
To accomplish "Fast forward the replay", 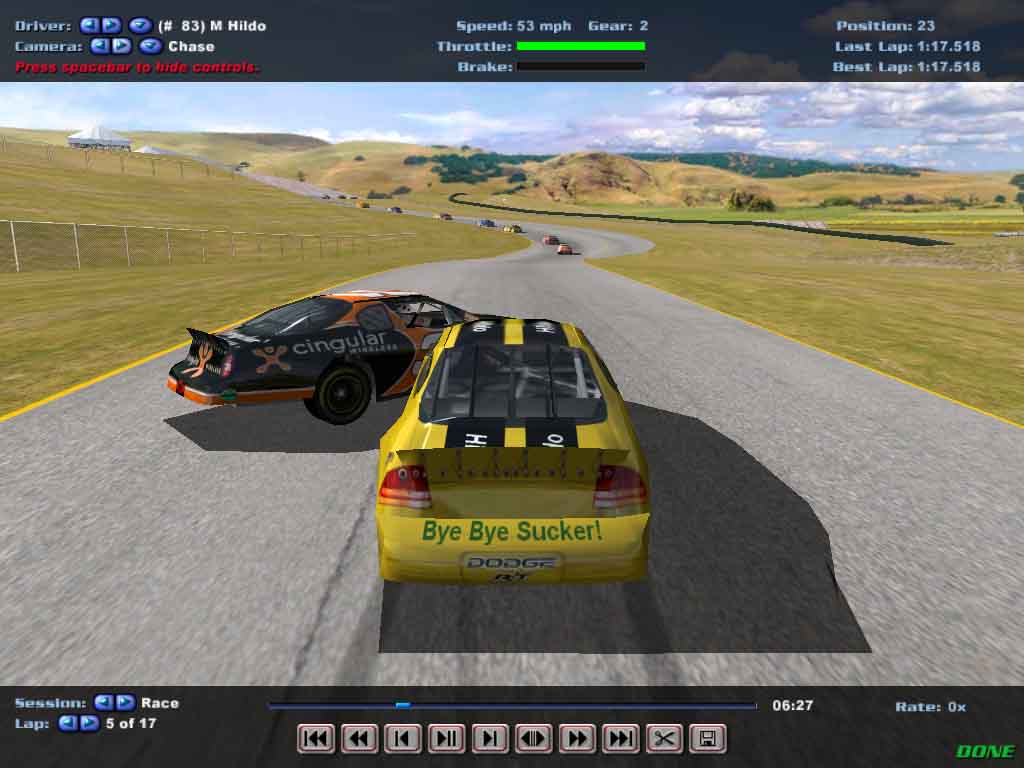I will 577,739.
